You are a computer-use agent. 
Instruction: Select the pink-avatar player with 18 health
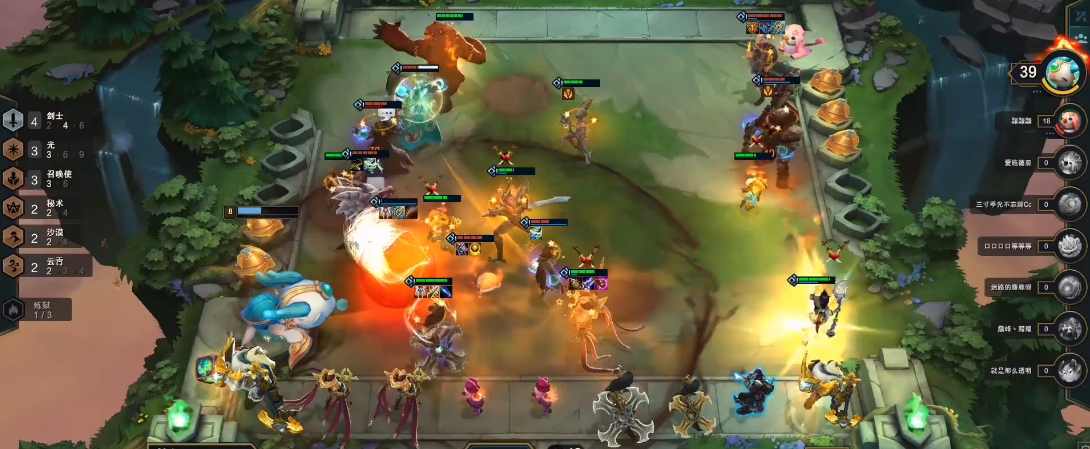(1068, 121)
